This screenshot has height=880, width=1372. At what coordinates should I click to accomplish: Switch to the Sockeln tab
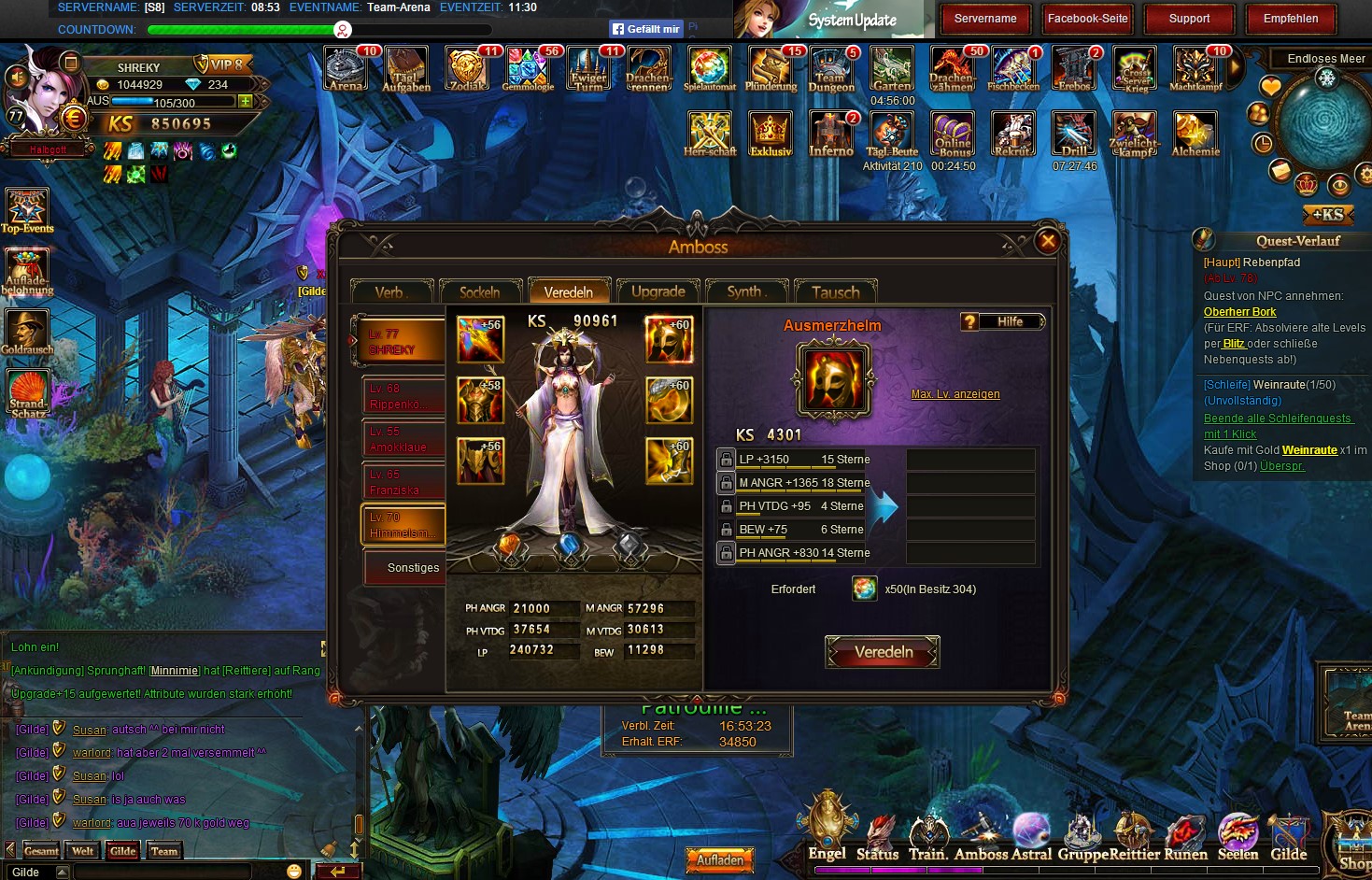click(x=479, y=292)
